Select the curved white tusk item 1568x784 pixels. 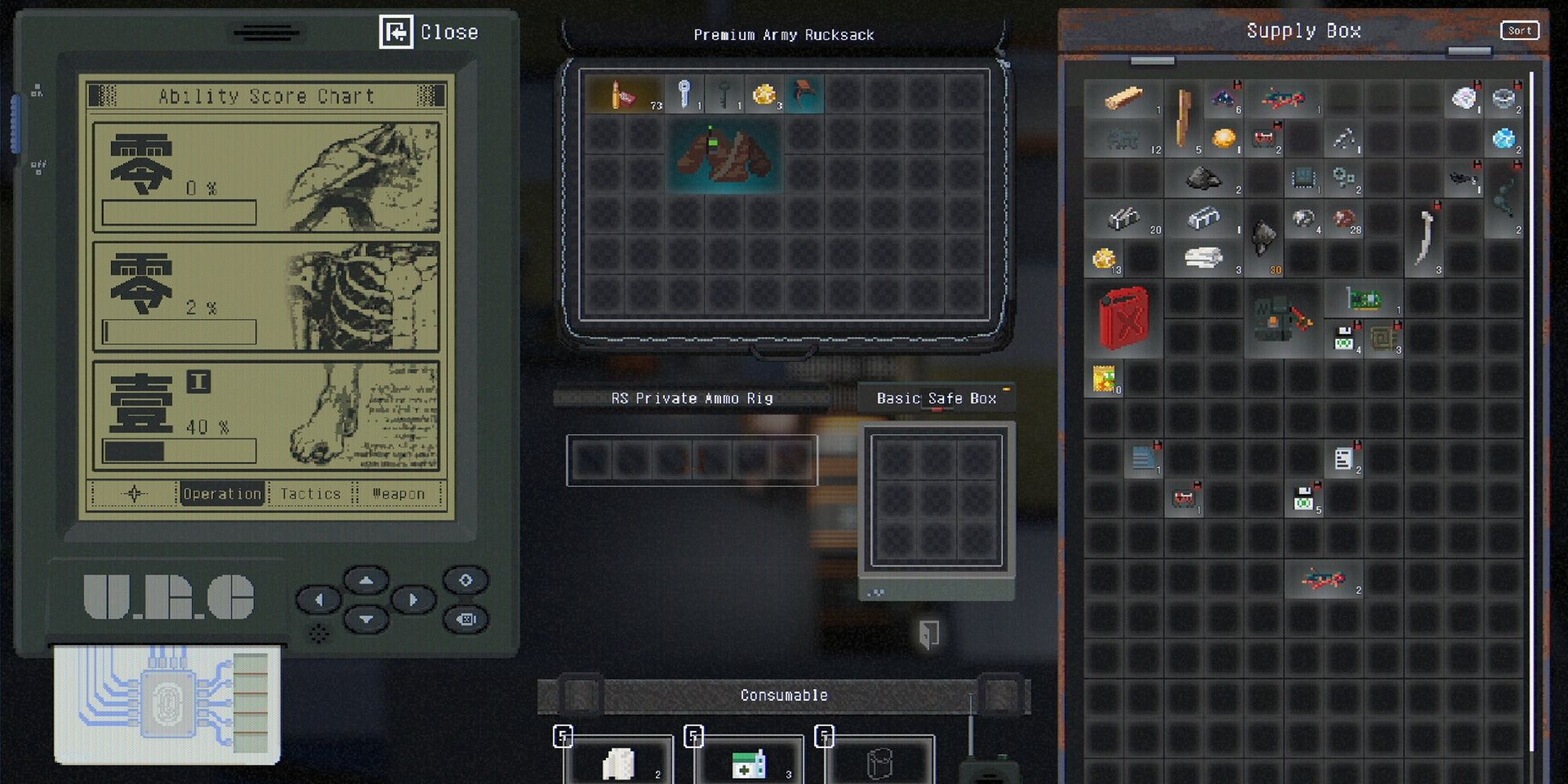1425,238
